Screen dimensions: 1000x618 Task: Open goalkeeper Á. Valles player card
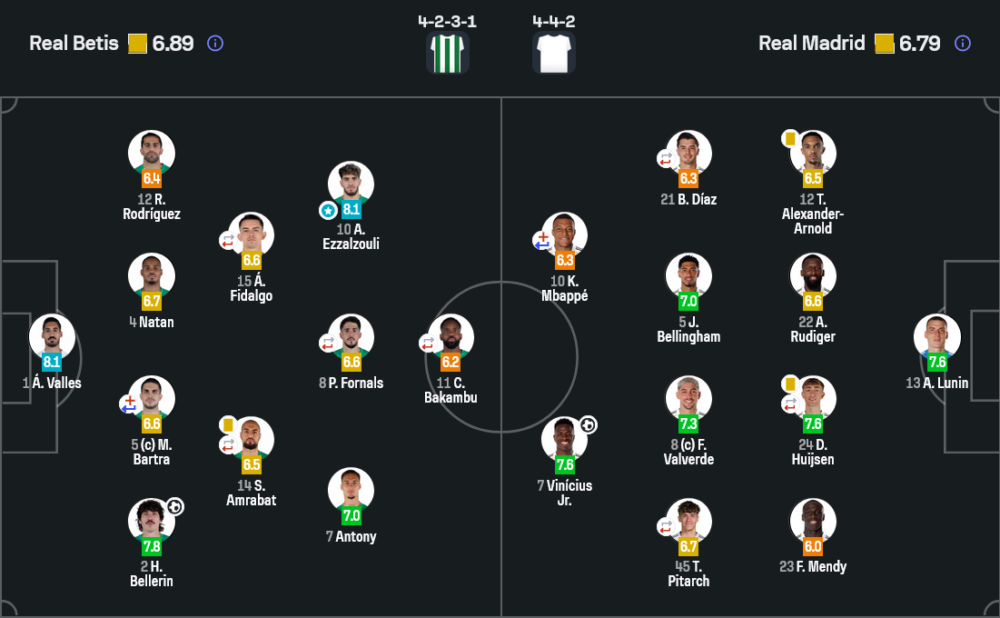[52, 338]
